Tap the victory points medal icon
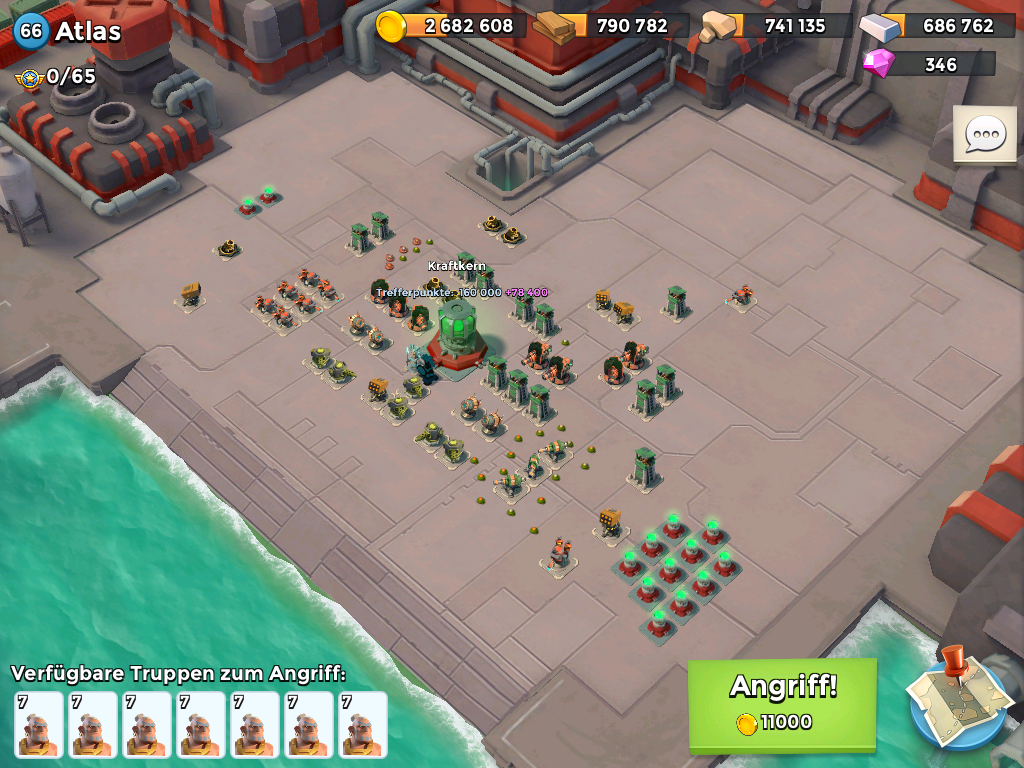Image resolution: width=1024 pixels, height=768 pixels. coord(29,77)
